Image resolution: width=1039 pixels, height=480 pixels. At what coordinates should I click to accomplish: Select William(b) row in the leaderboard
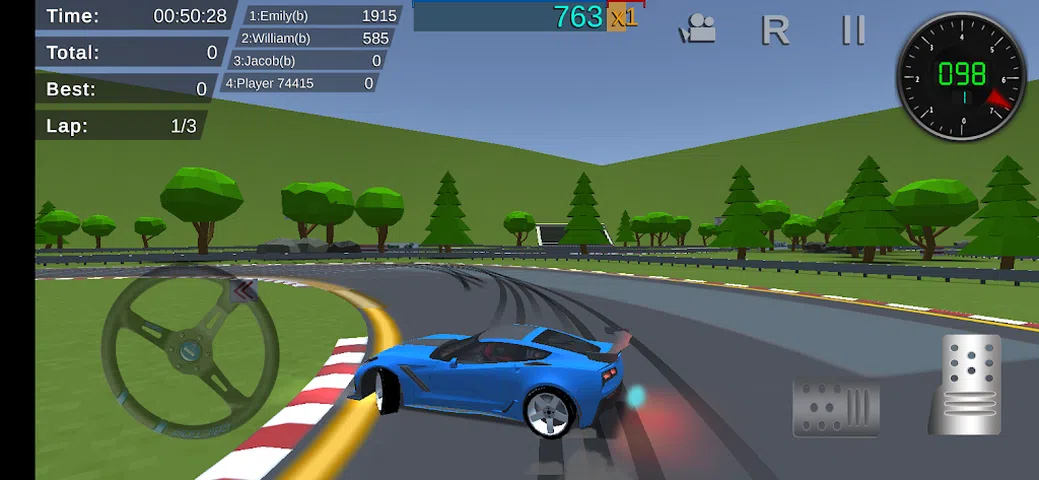point(315,38)
